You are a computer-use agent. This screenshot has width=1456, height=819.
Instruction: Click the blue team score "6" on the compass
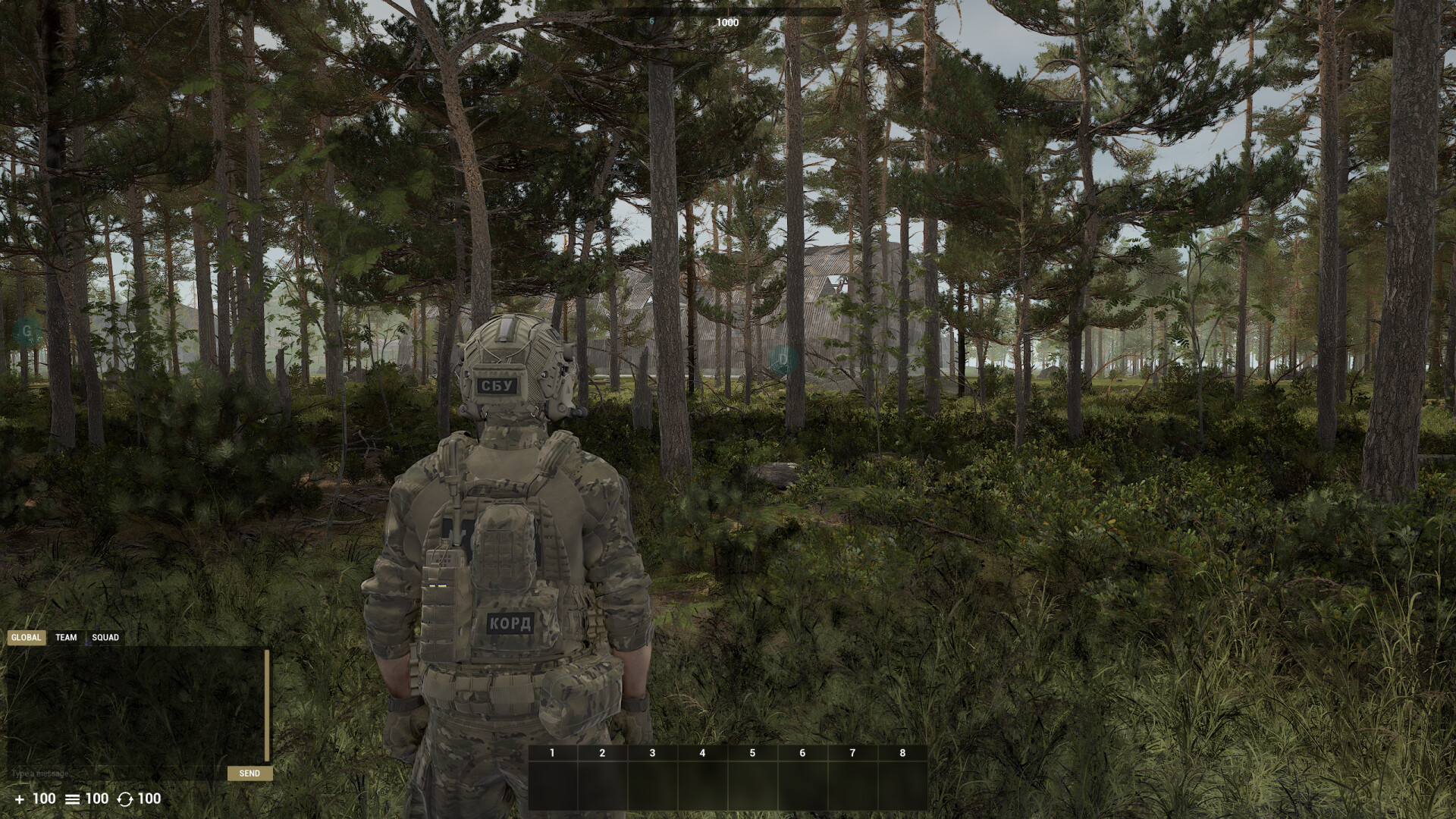651,21
